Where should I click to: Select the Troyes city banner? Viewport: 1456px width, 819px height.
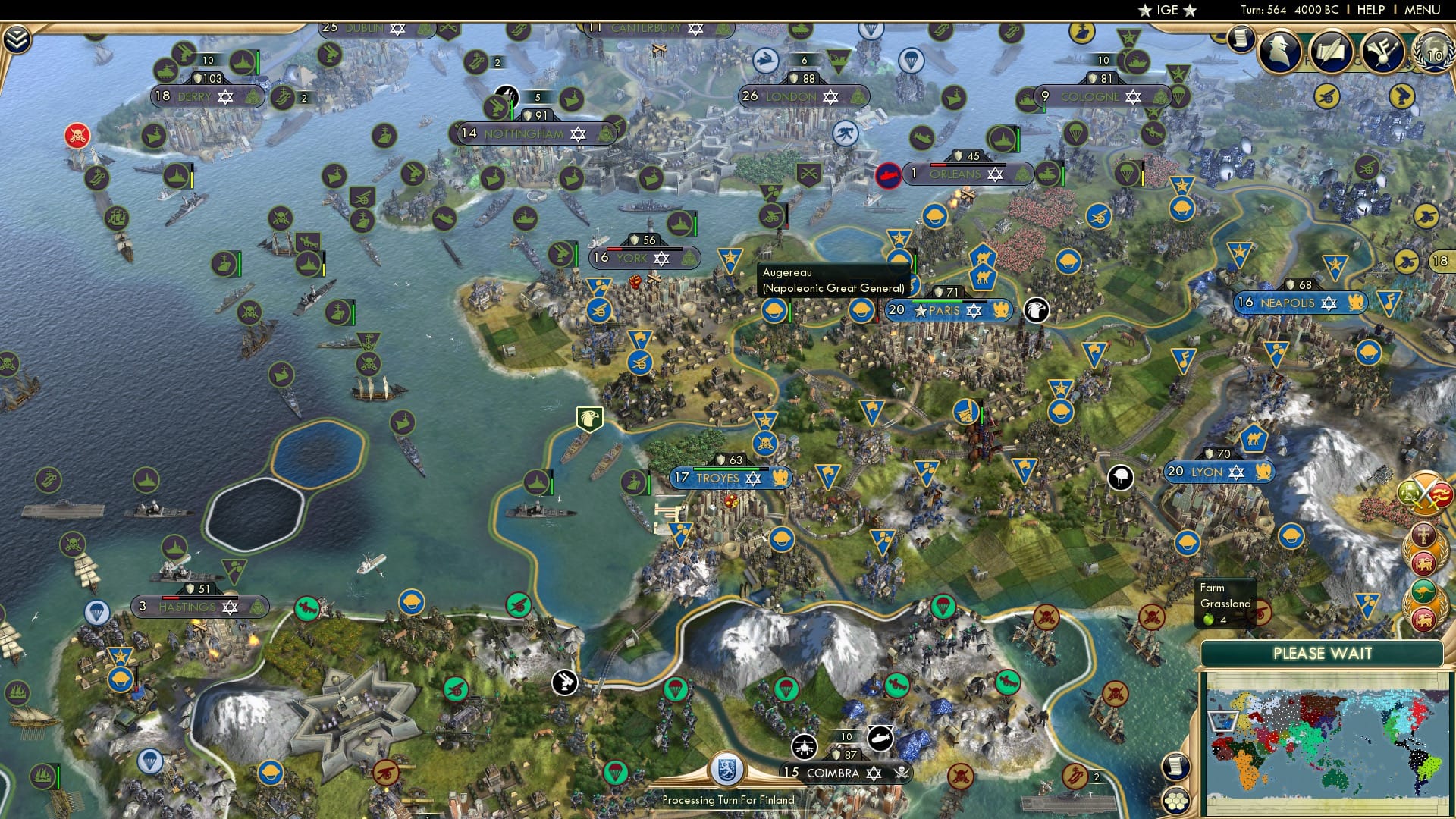pyautogui.click(x=730, y=478)
